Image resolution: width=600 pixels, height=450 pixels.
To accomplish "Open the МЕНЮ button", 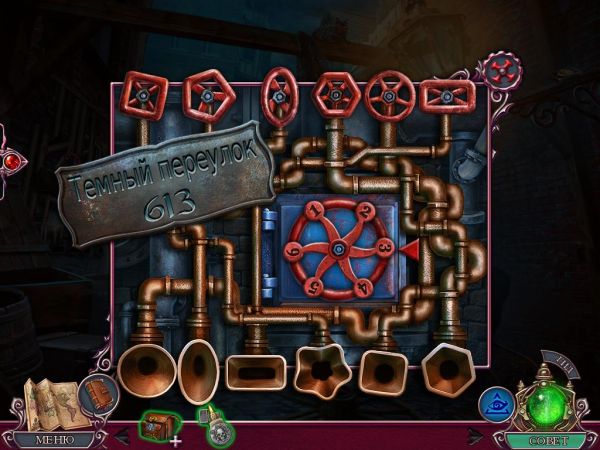I will point(53,438).
